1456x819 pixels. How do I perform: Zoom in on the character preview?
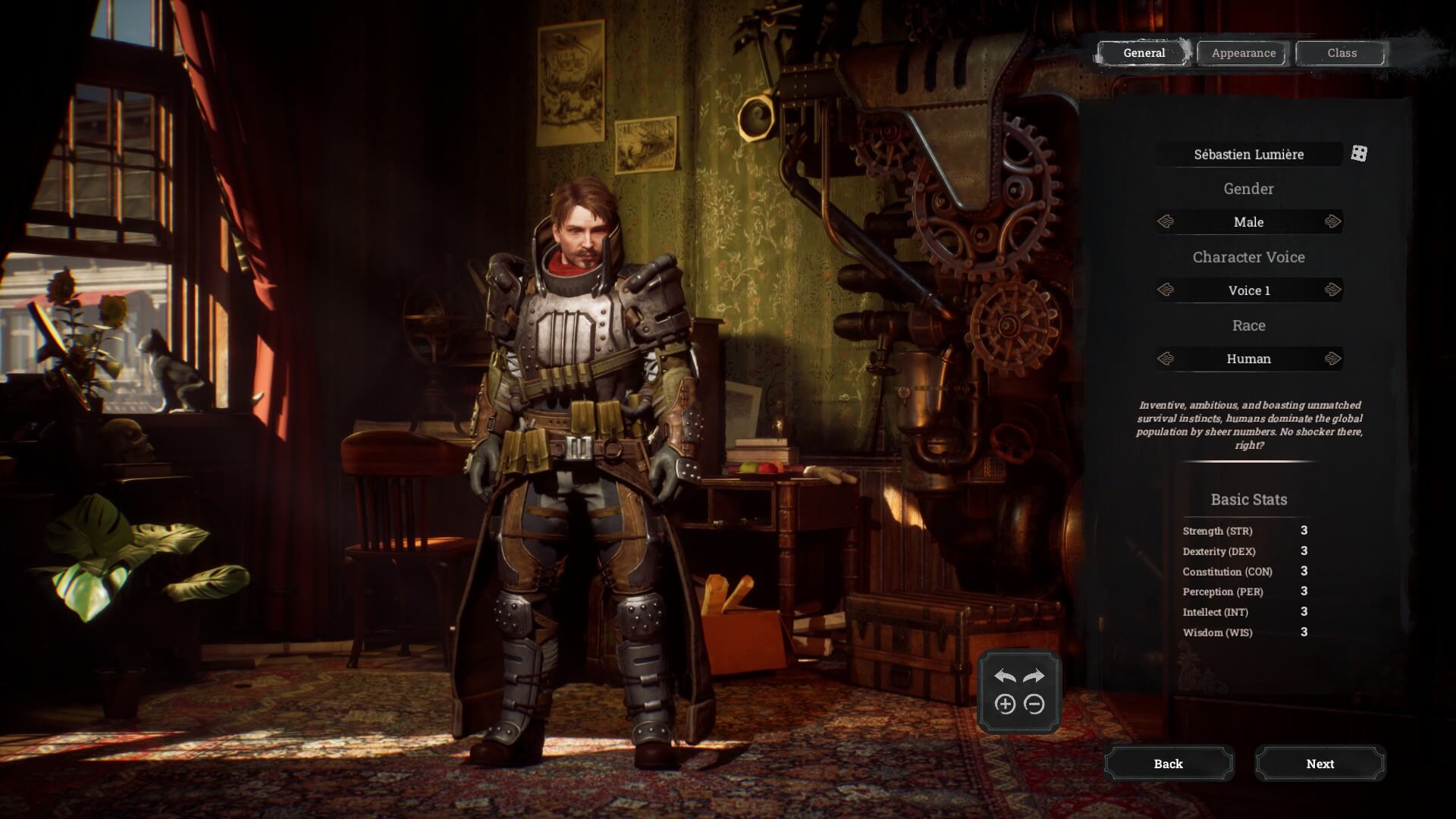pos(1005,704)
